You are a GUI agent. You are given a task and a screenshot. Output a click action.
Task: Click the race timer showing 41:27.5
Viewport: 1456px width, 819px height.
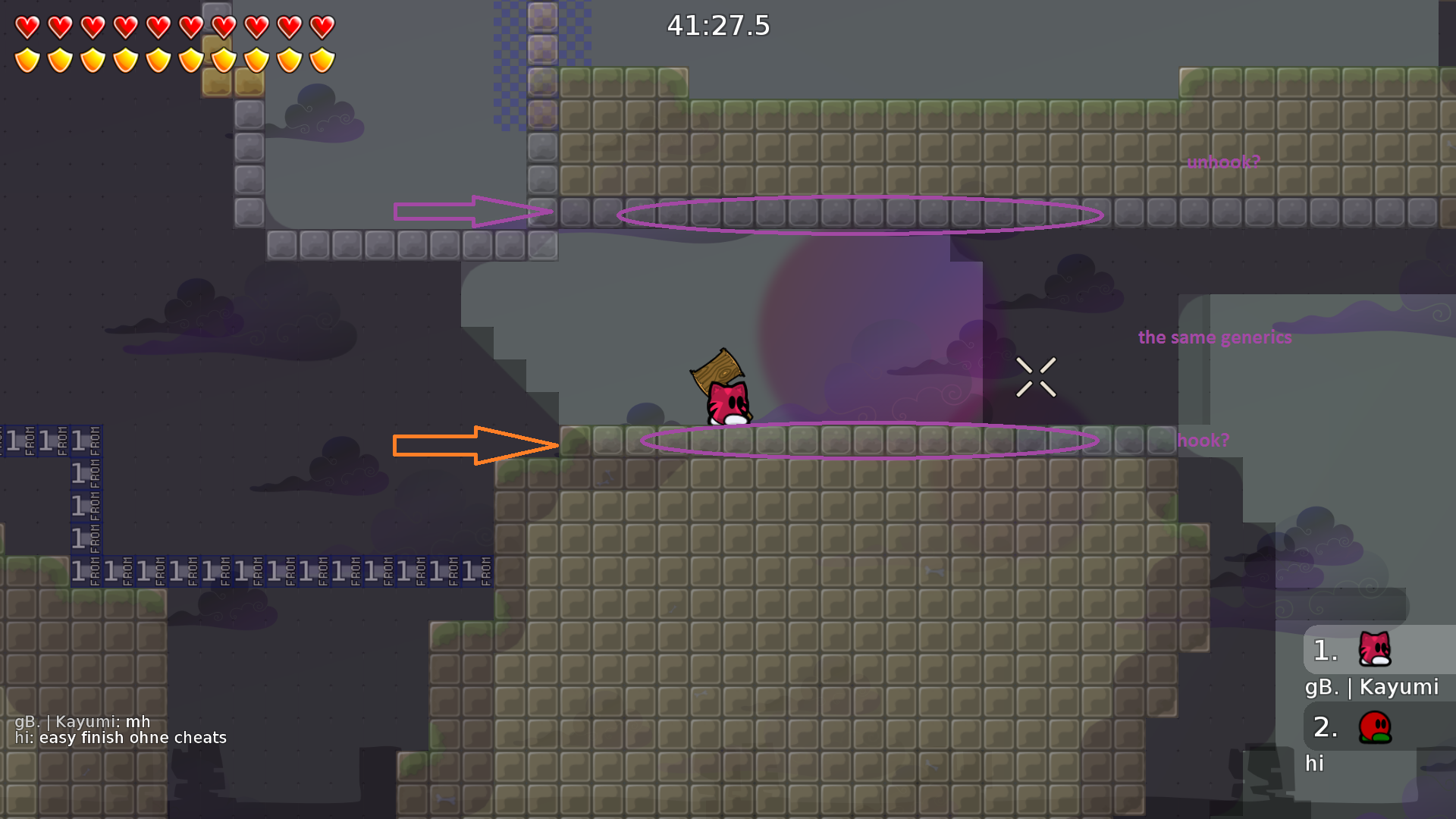(717, 26)
